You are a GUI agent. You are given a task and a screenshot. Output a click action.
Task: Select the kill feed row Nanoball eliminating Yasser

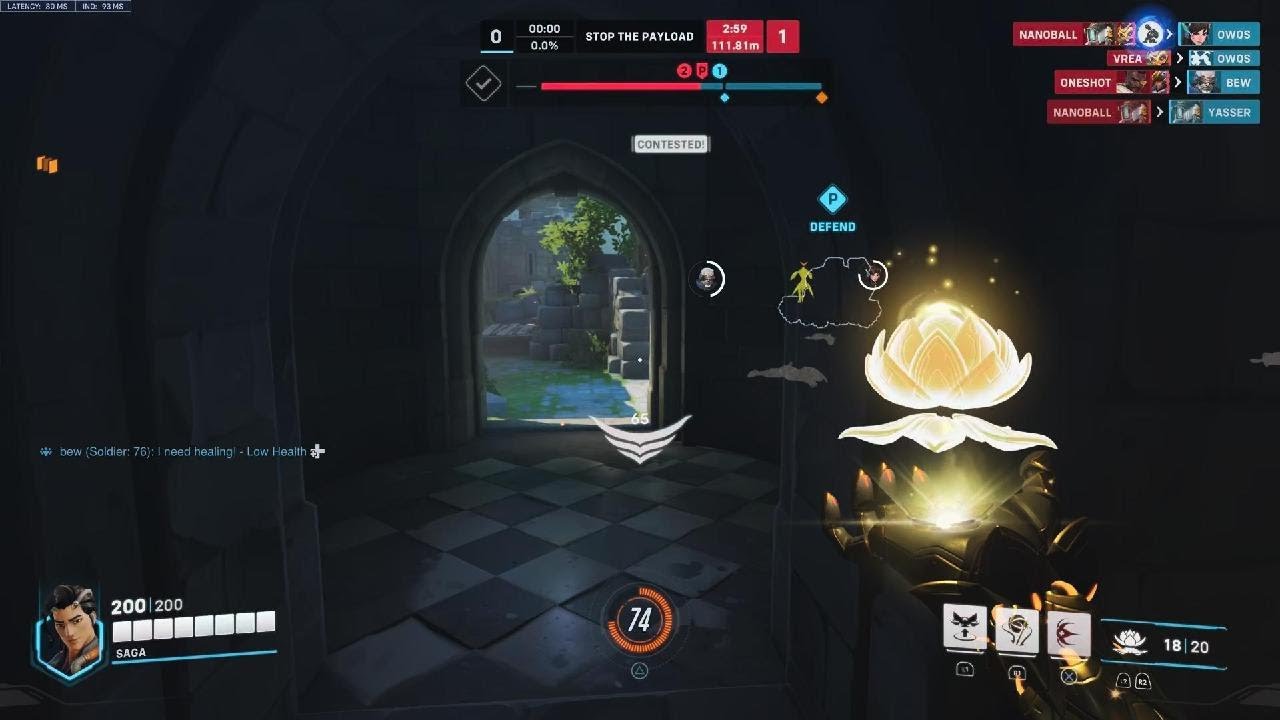1153,112
